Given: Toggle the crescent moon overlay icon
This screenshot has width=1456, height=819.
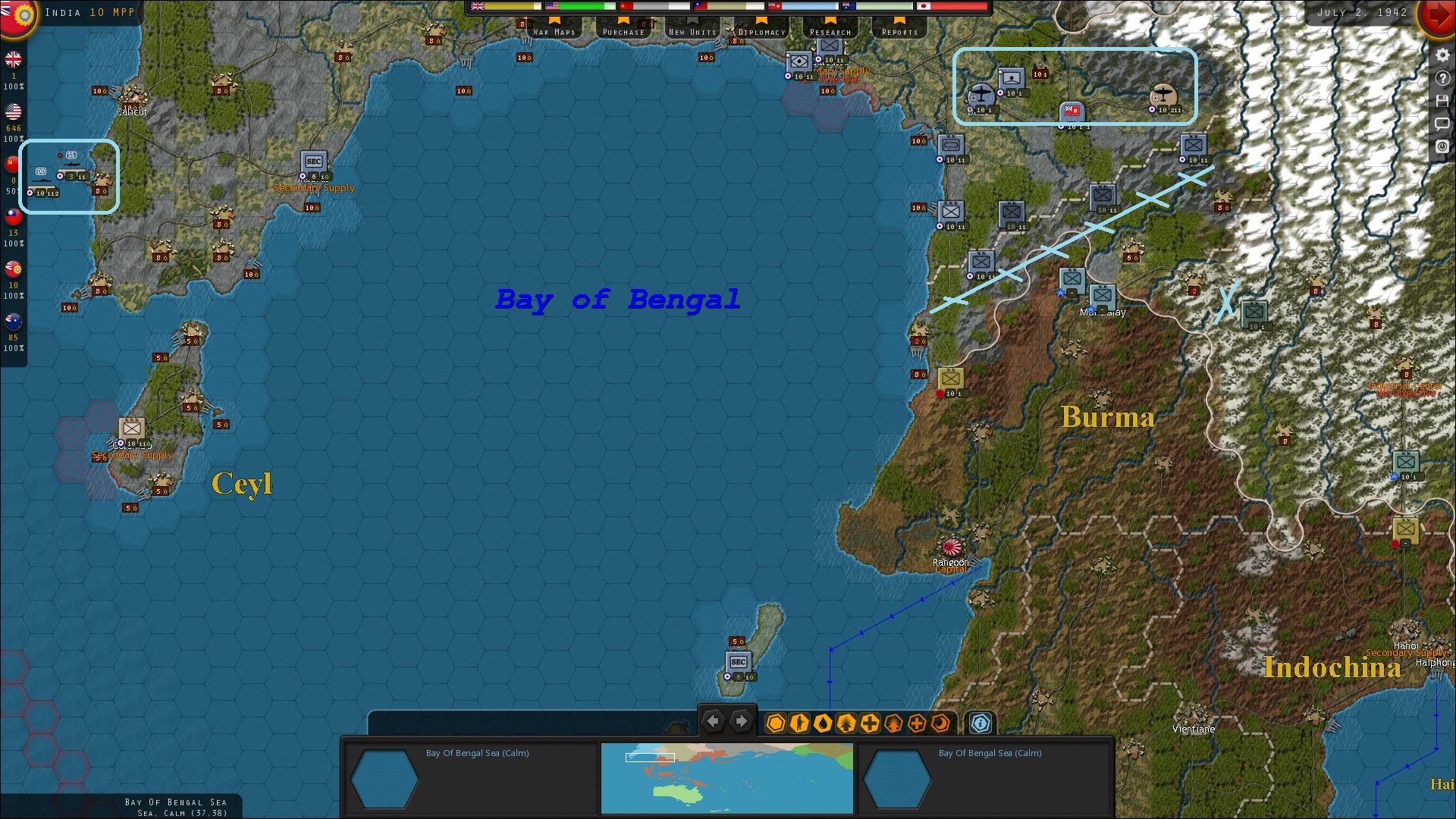Looking at the screenshot, I should [940, 724].
